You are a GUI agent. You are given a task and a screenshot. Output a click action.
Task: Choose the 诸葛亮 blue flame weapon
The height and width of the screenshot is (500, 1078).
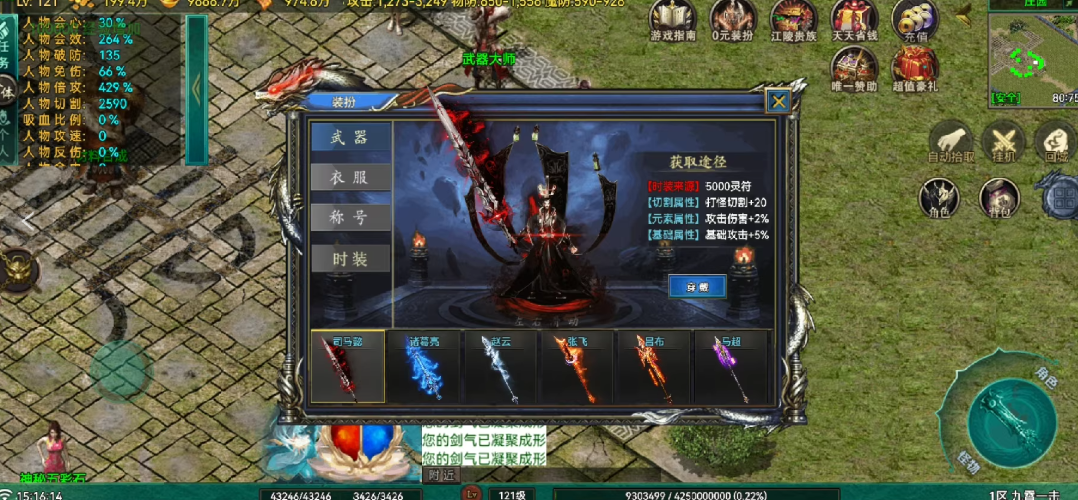424,367
